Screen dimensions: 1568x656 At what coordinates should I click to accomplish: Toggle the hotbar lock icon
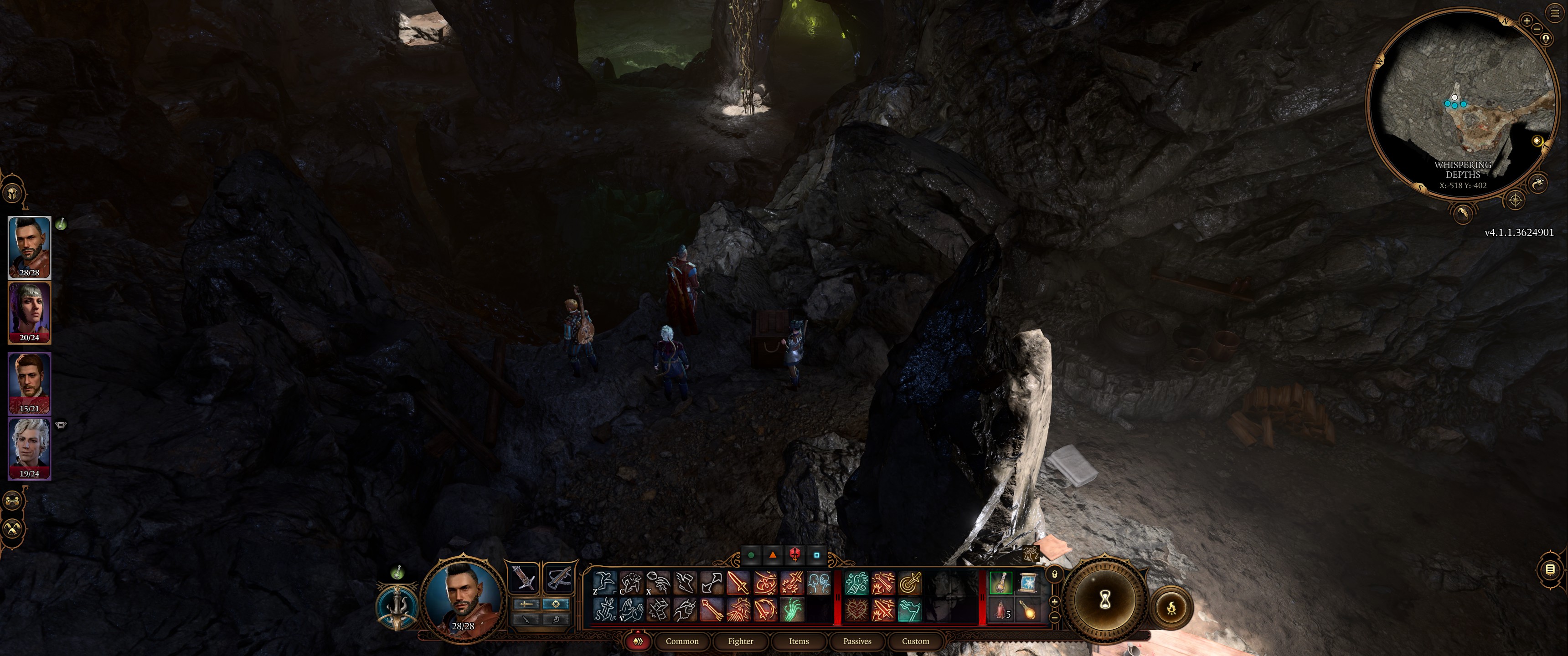pyautogui.click(x=1054, y=574)
